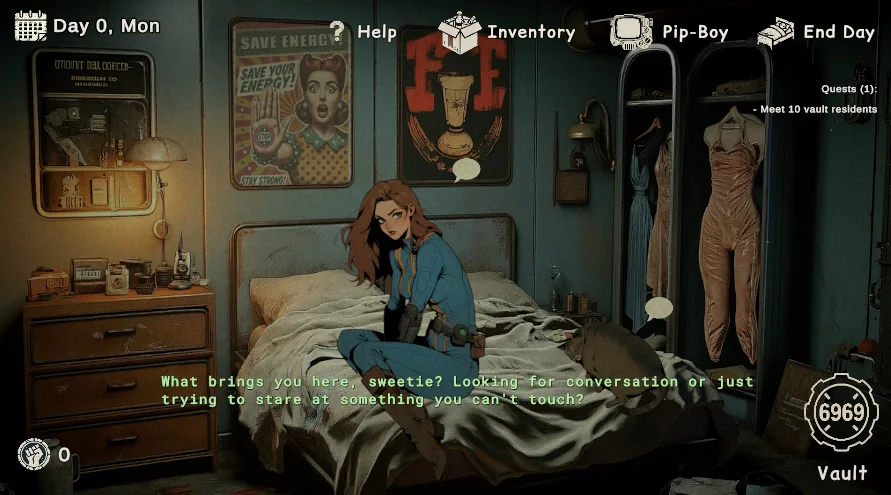Viewport: 891px width, 495px height.
Task: End the current day
Action: click(816, 32)
